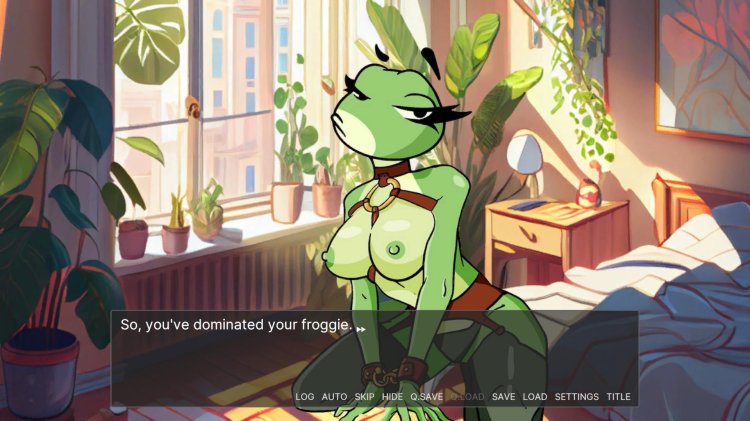The height and width of the screenshot is (421, 750).
Task: Quick save with Q.SAVE
Action: pyautogui.click(x=426, y=397)
